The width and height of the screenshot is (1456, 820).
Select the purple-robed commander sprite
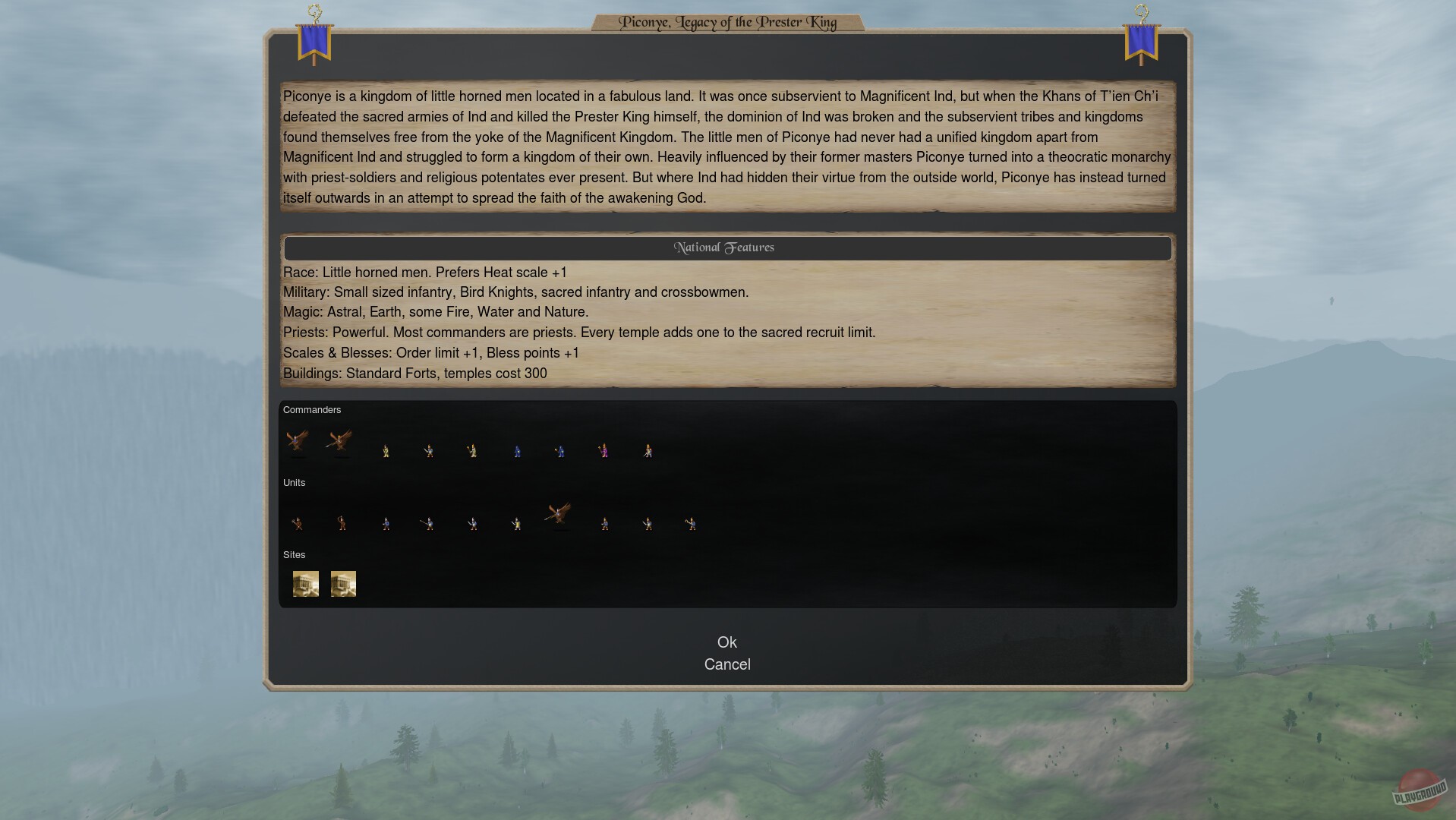tap(604, 450)
